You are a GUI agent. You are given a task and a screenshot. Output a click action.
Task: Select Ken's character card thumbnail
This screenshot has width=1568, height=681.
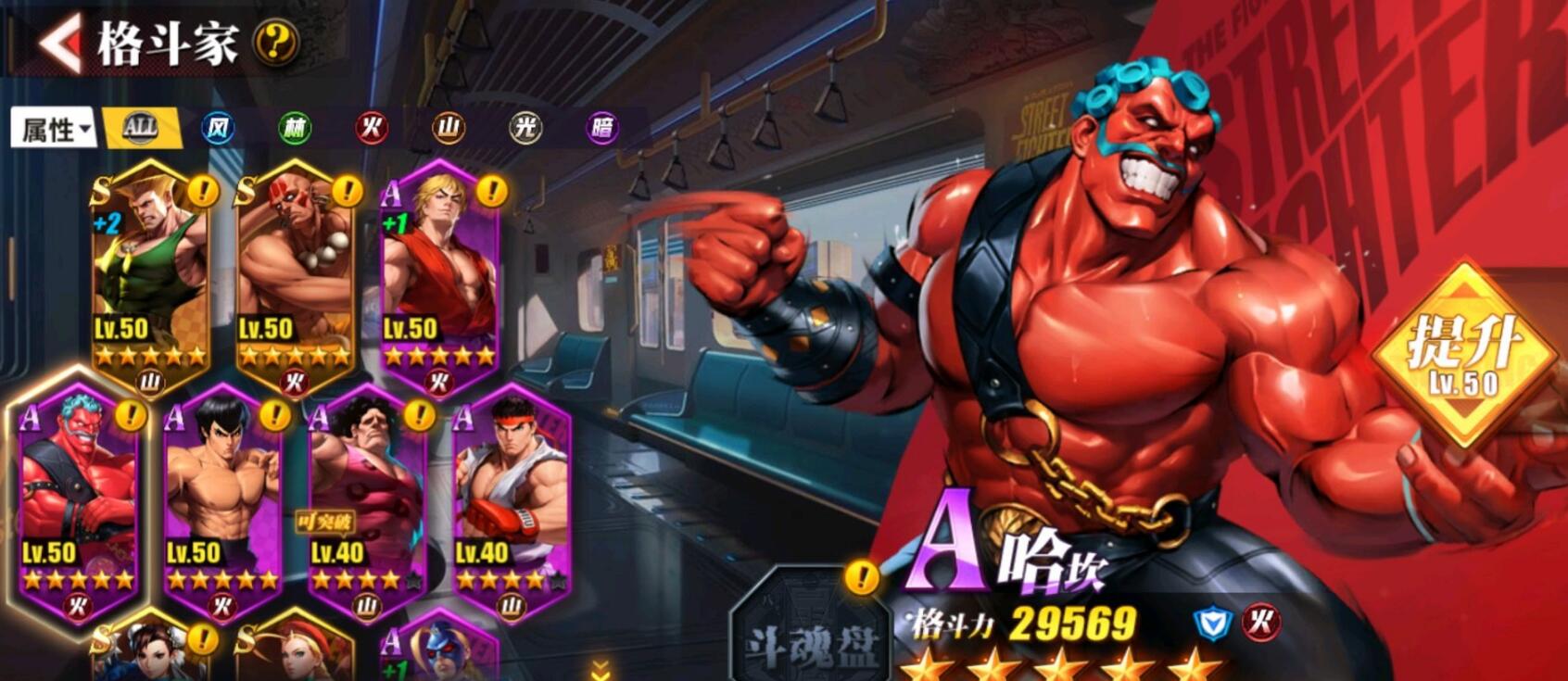(x=442, y=269)
